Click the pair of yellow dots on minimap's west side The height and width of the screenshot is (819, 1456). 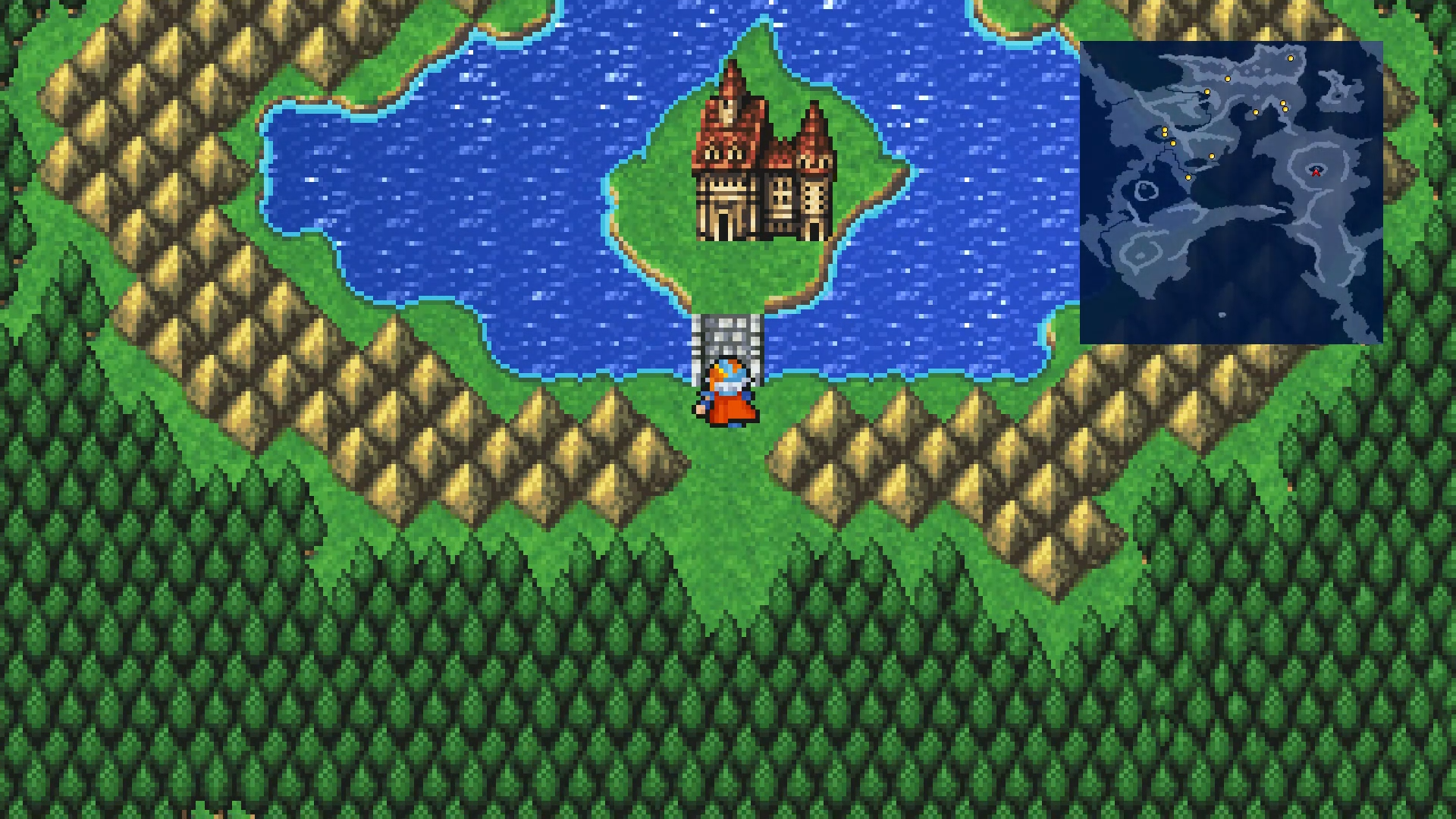click(1165, 132)
